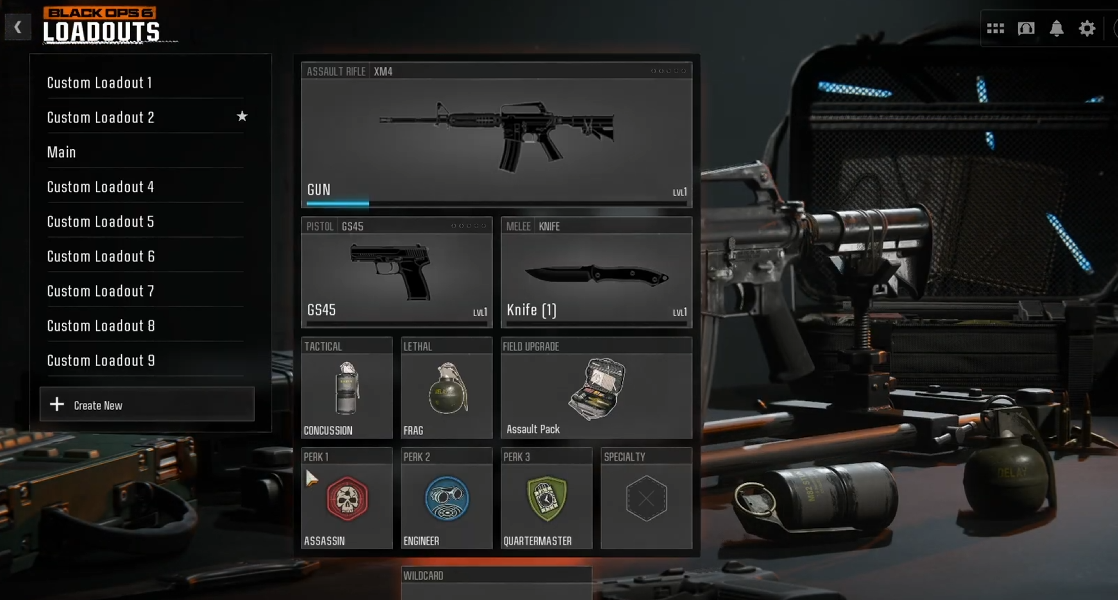Select Custom Loadout 7
This screenshot has width=1118, height=600.
tap(101, 291)
